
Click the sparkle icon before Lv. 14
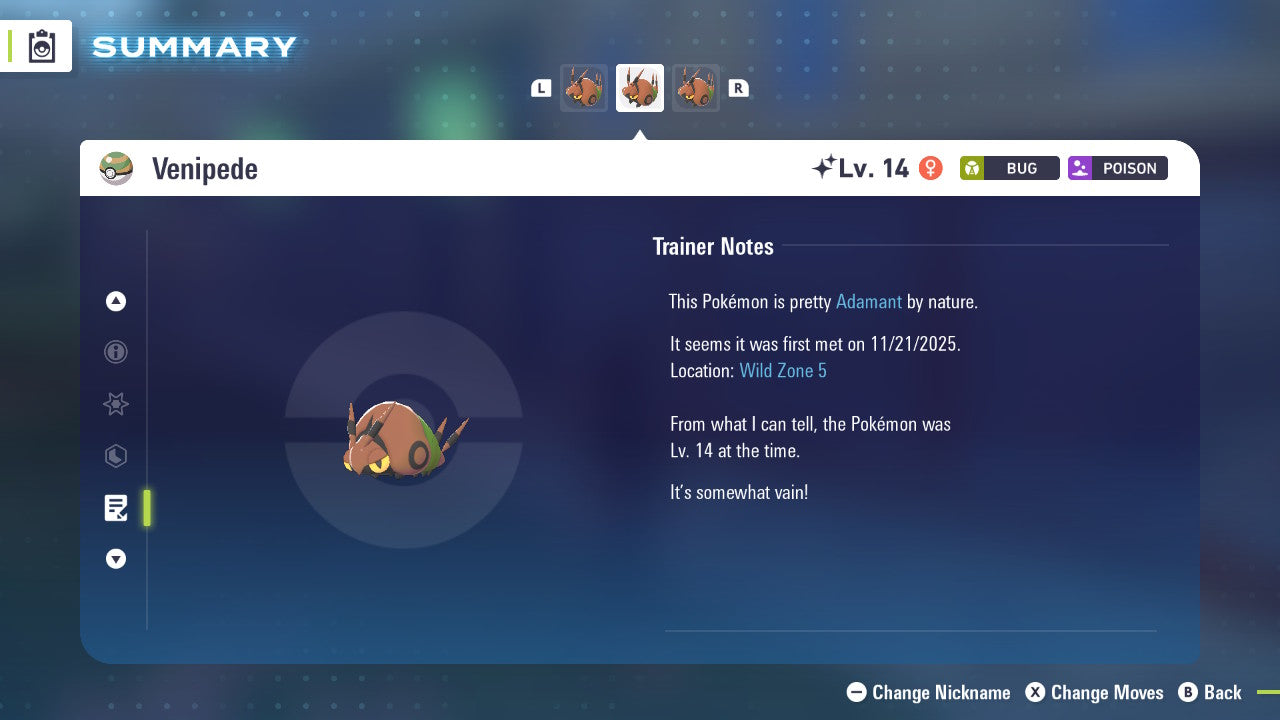(x=826, y=165)
